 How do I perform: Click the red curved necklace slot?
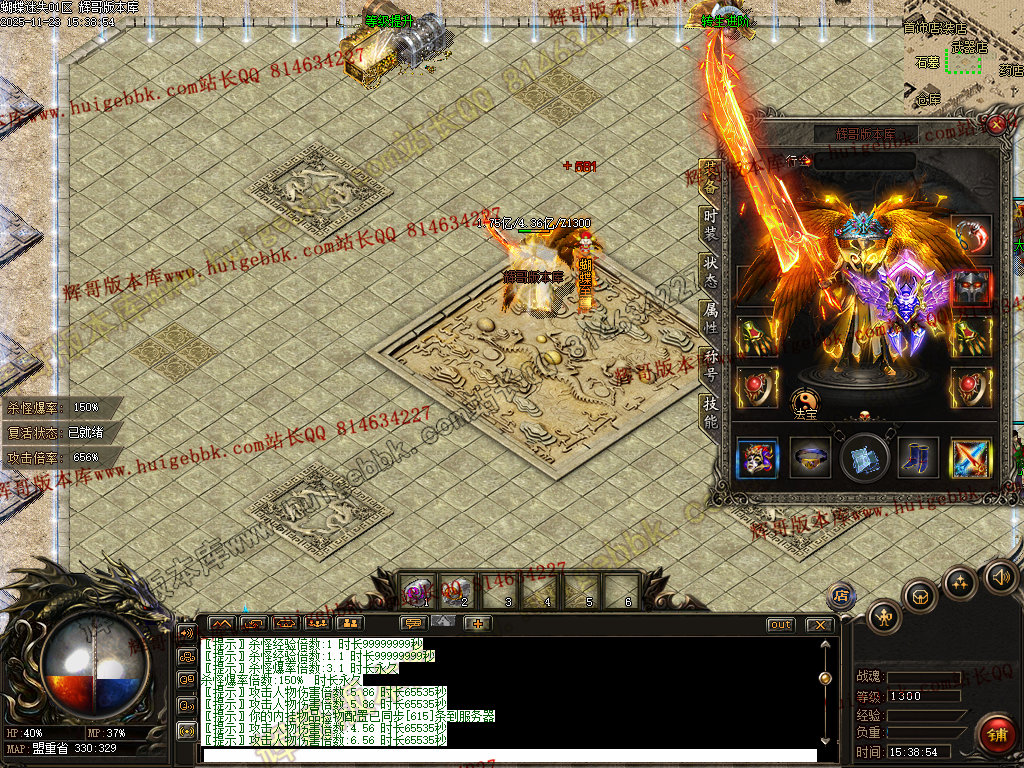(x=971, y=236)
